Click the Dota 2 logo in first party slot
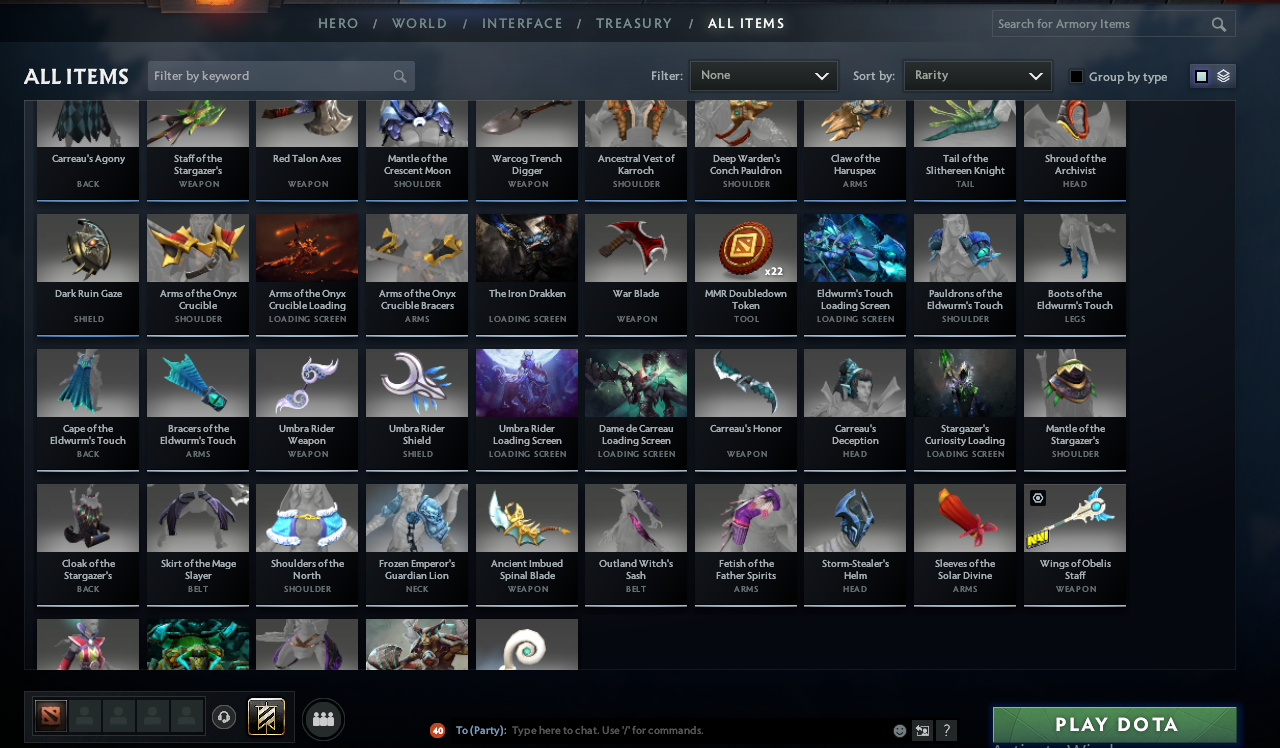Screen dimensions: 1280x748 click(x=49, y=716)
